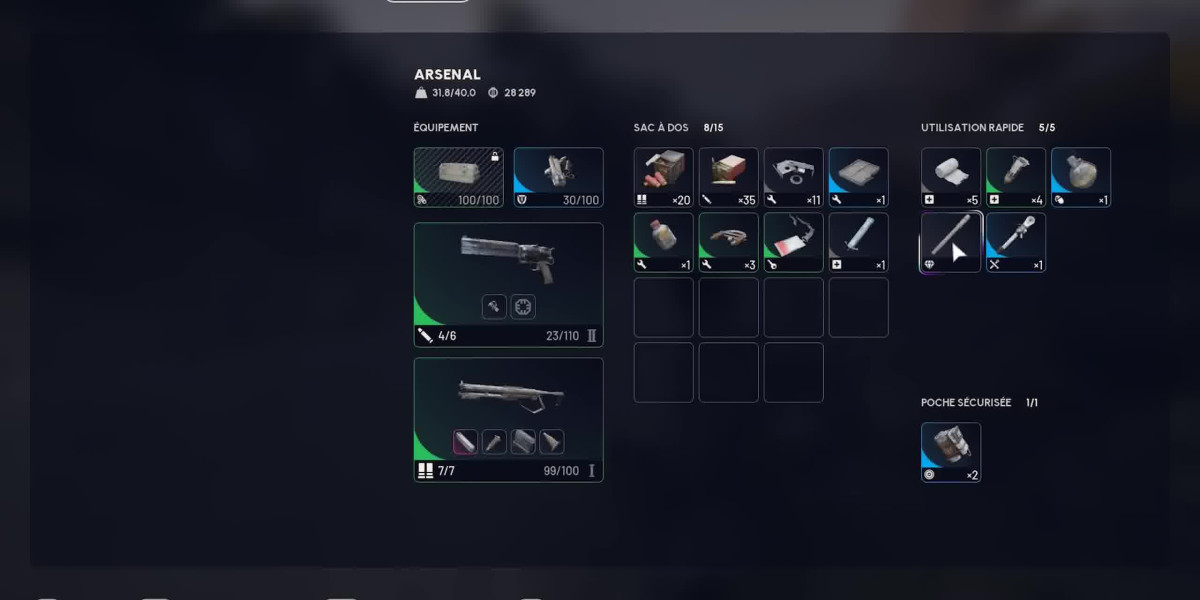Select the red keycard backpack item
The image size is (1200, 600).
(793, 242)
